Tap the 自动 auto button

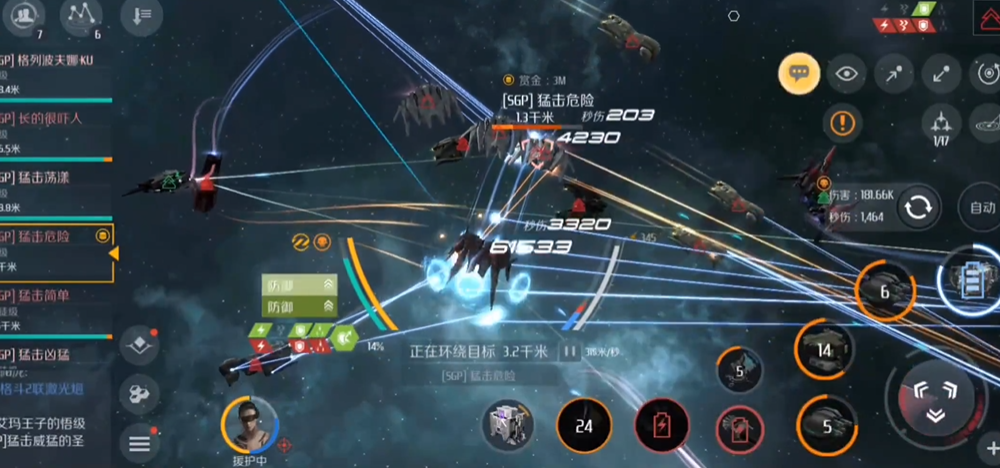click(x=979, y=208)
